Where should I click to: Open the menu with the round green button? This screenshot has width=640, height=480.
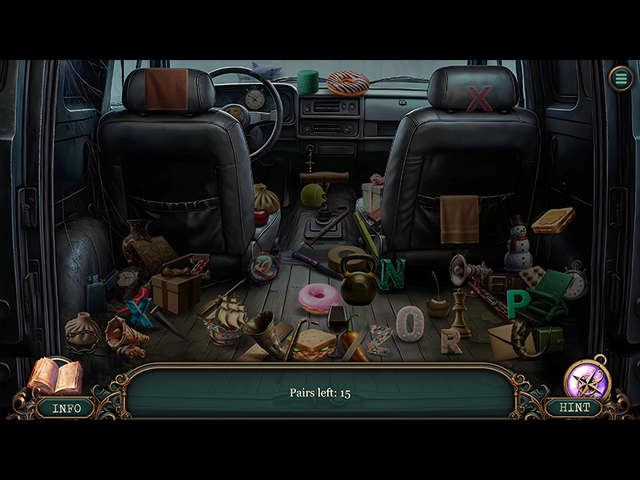coord(621,78)
